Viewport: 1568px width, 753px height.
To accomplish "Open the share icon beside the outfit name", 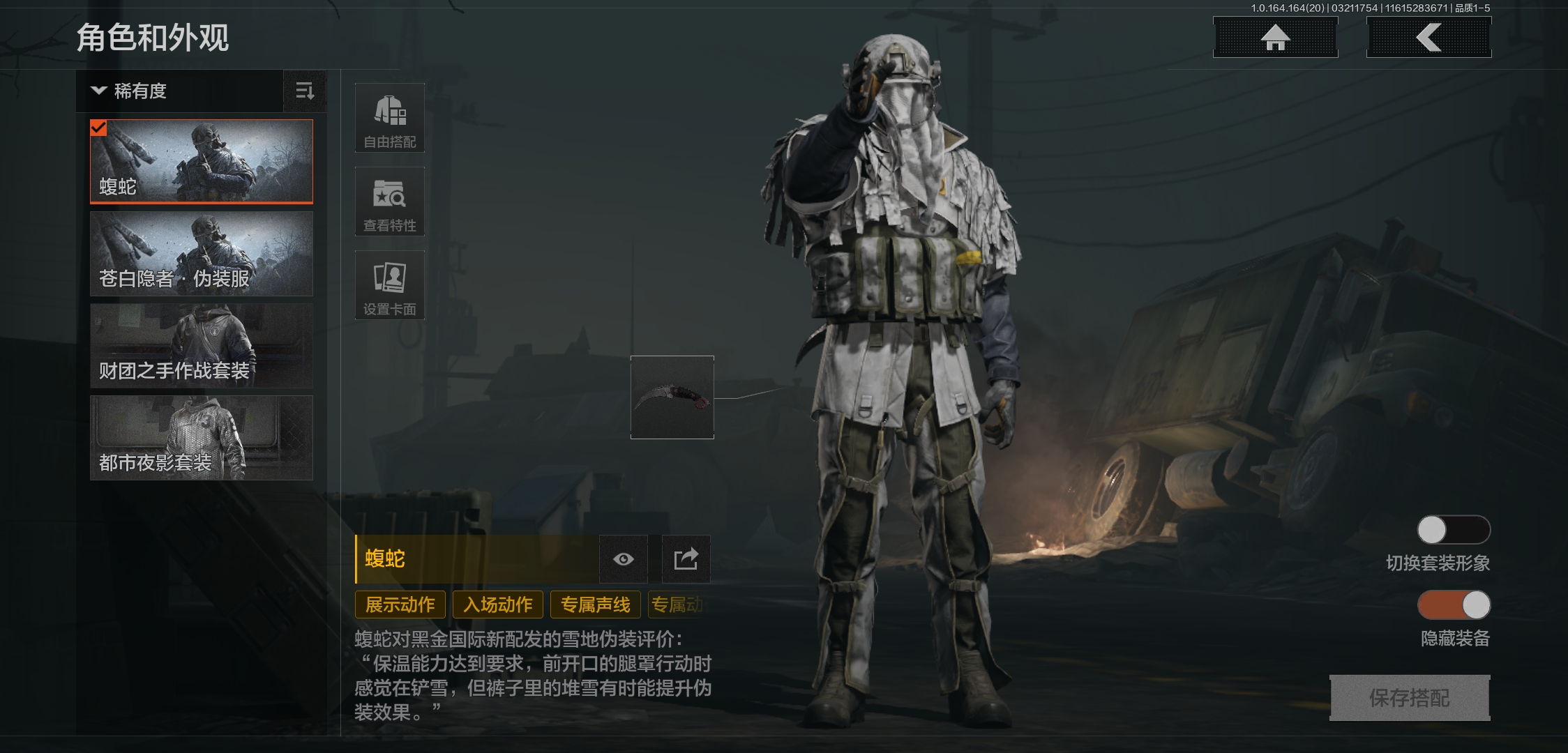I will 685,559.
